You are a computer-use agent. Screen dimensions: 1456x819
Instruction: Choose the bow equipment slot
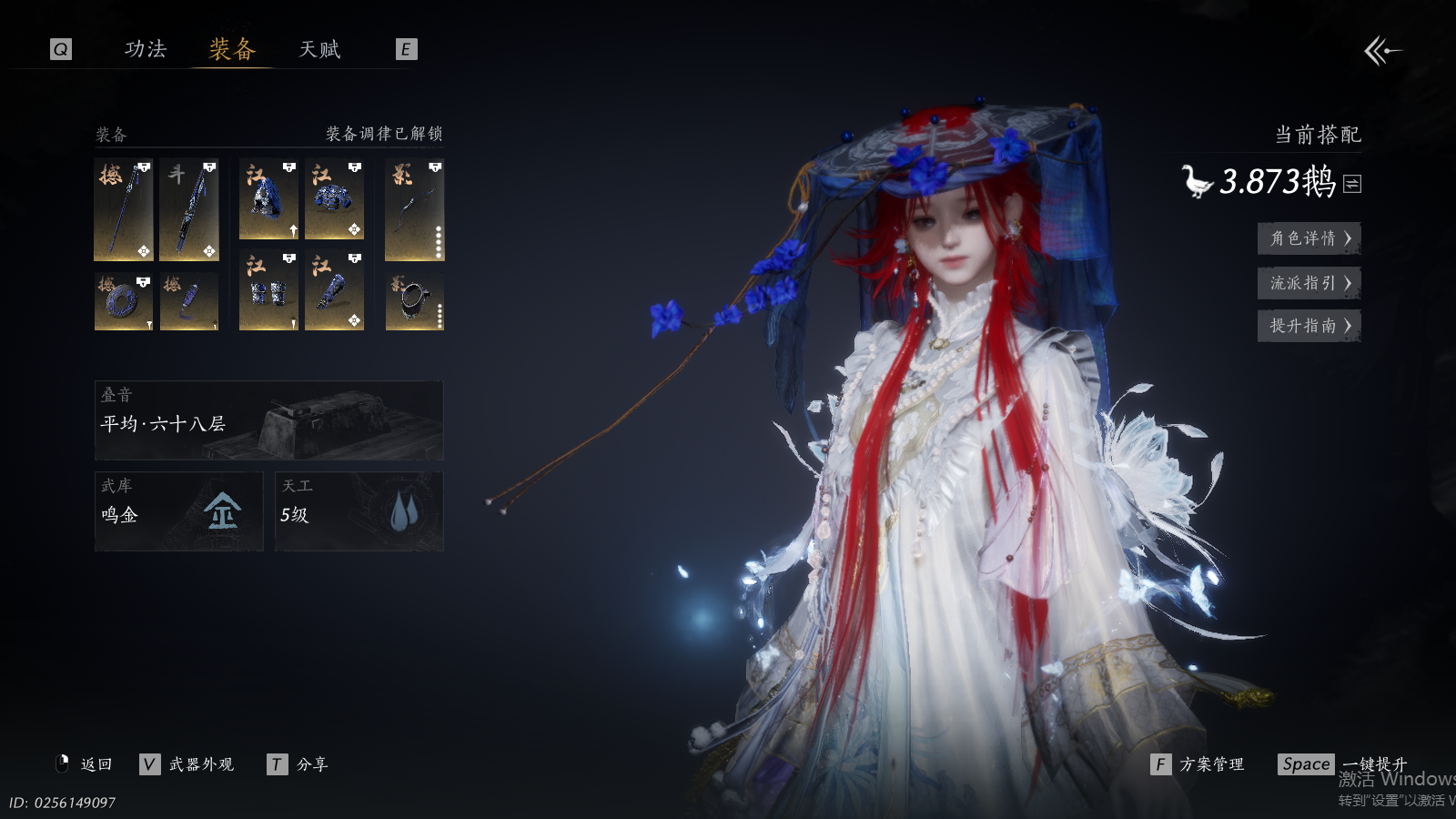(414, 209)
